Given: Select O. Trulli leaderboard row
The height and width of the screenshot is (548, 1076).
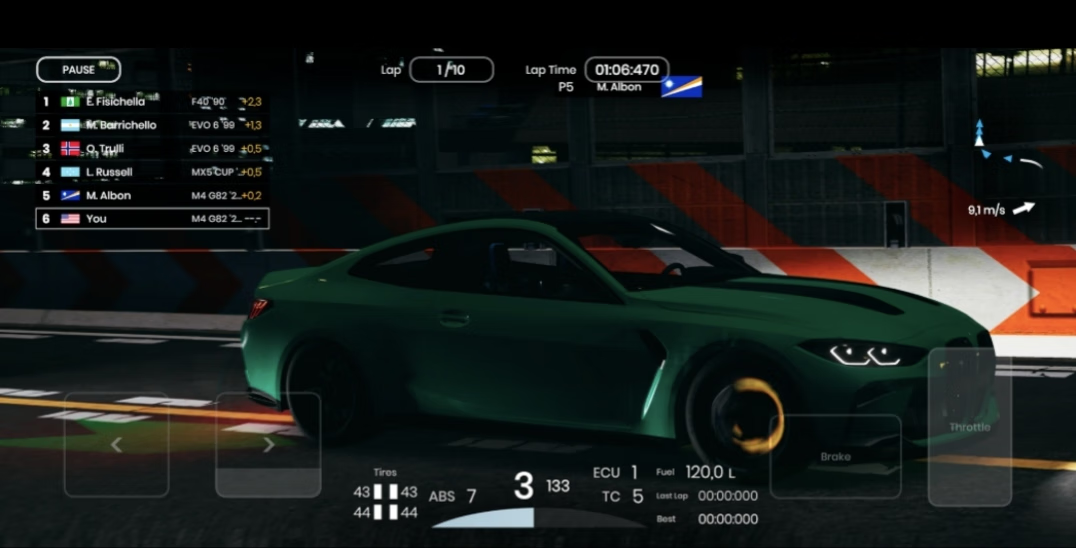Looking at the screenshot, I should click(x=152, y=149).
